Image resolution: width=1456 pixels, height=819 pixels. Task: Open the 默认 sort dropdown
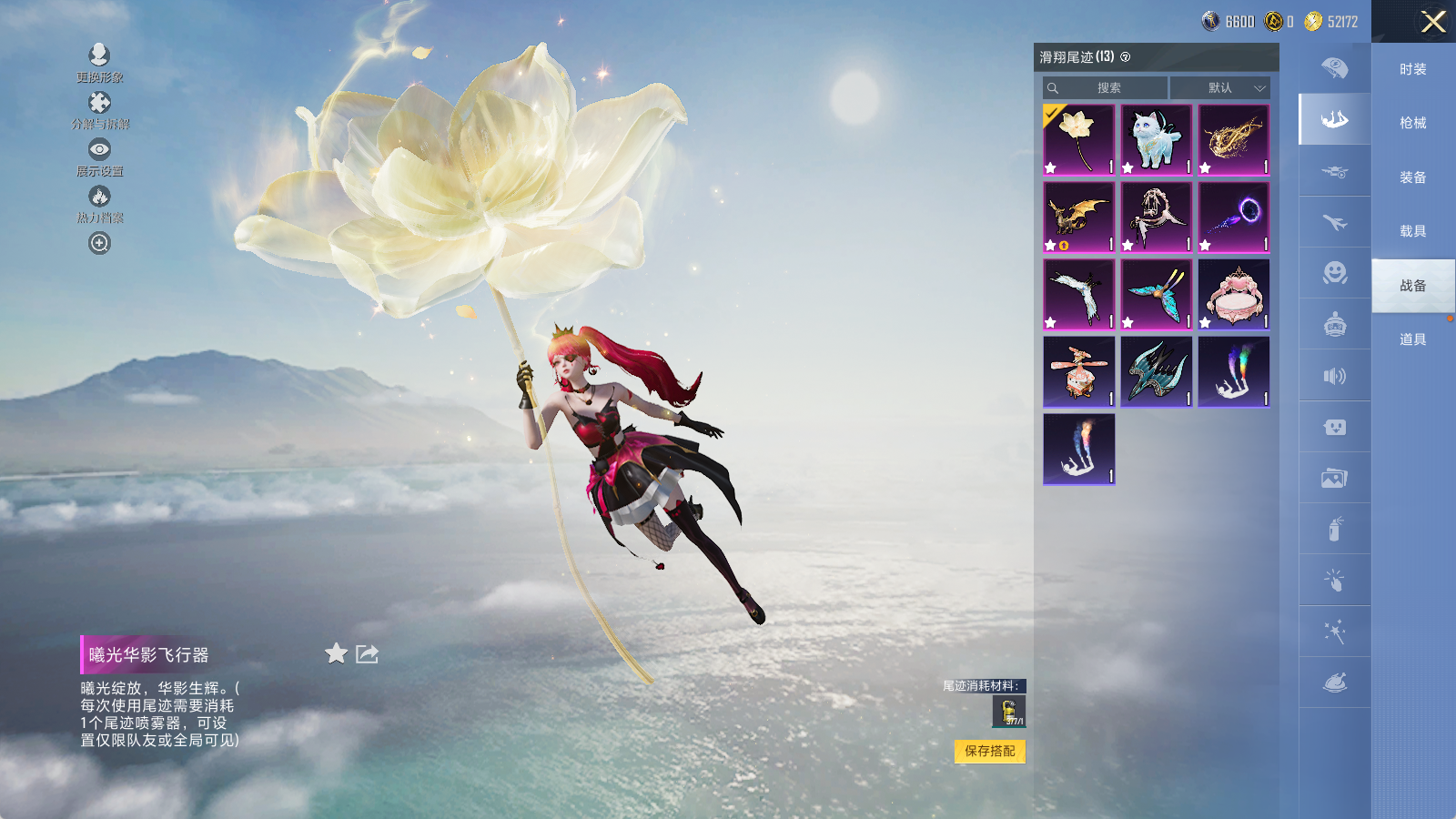pos(1219,88)
